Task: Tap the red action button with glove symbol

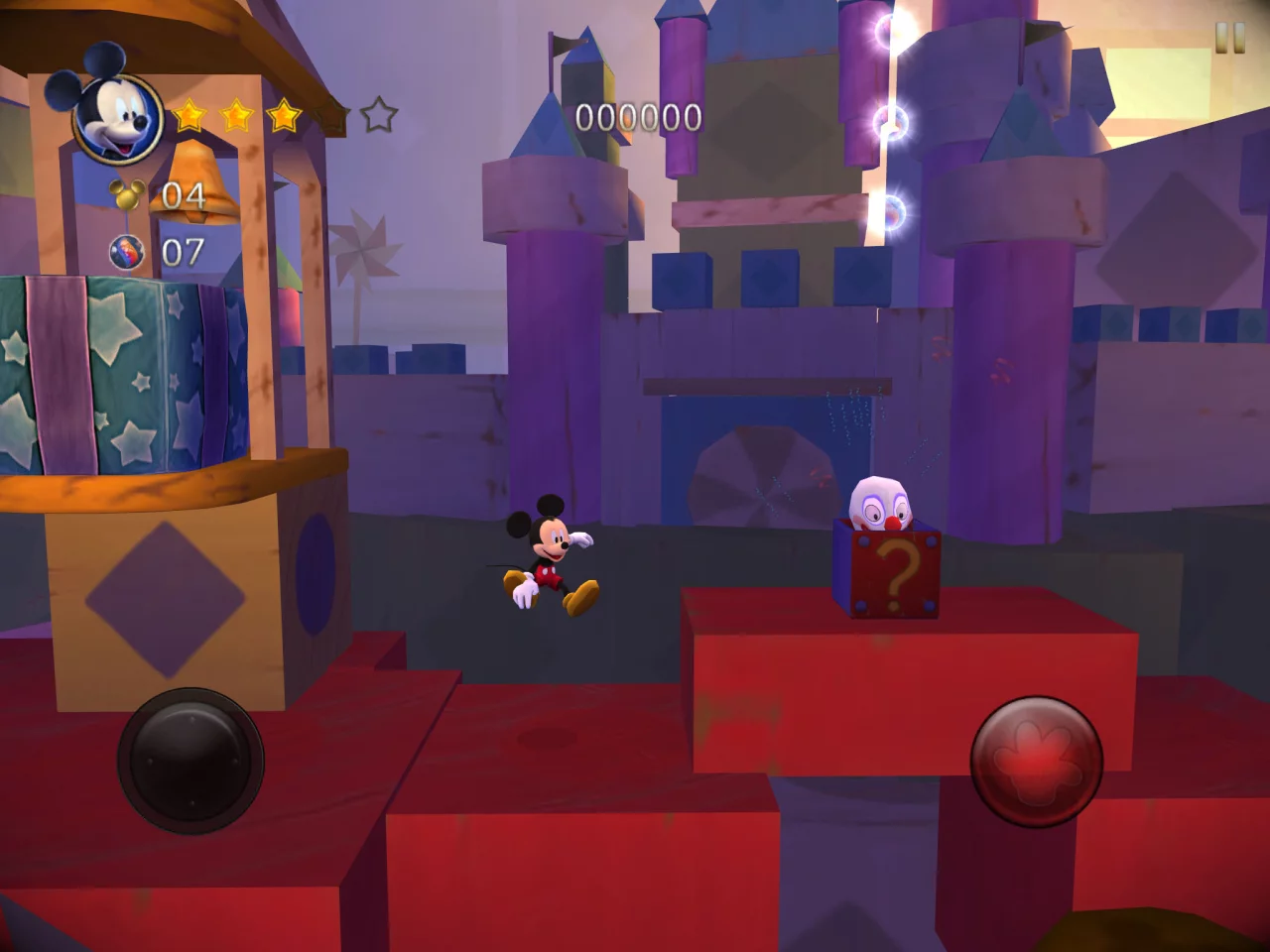Action: [1038, 764]
